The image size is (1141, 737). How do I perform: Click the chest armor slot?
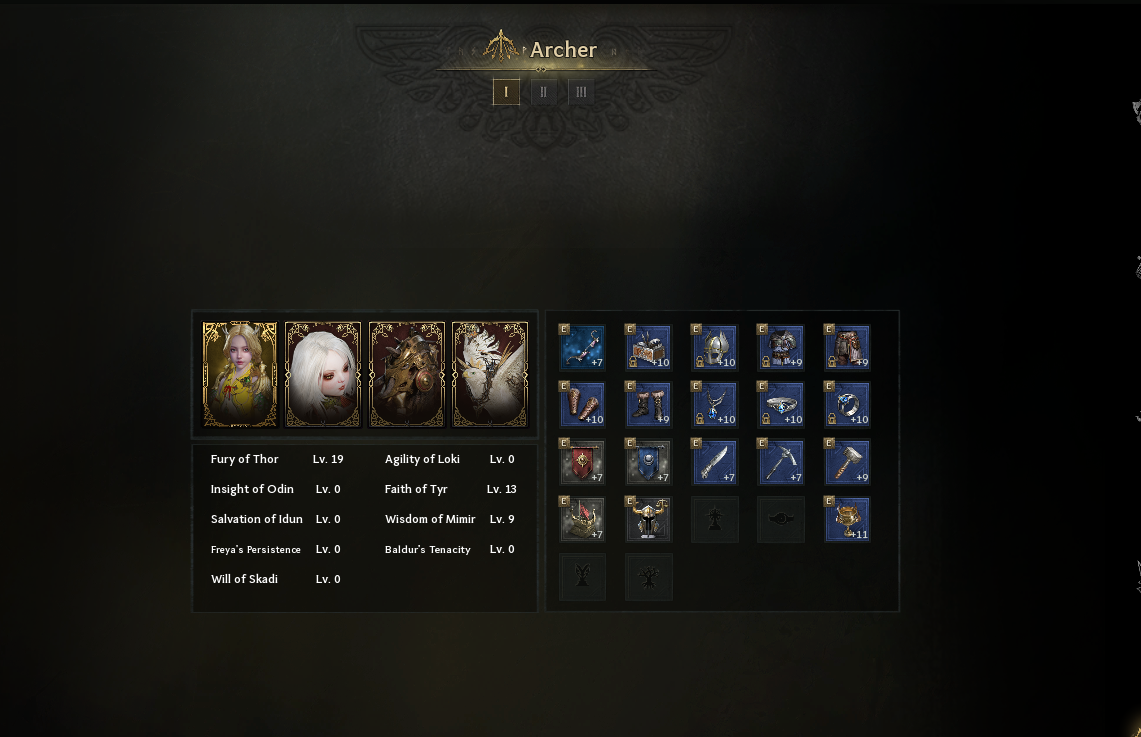point(780,348)
